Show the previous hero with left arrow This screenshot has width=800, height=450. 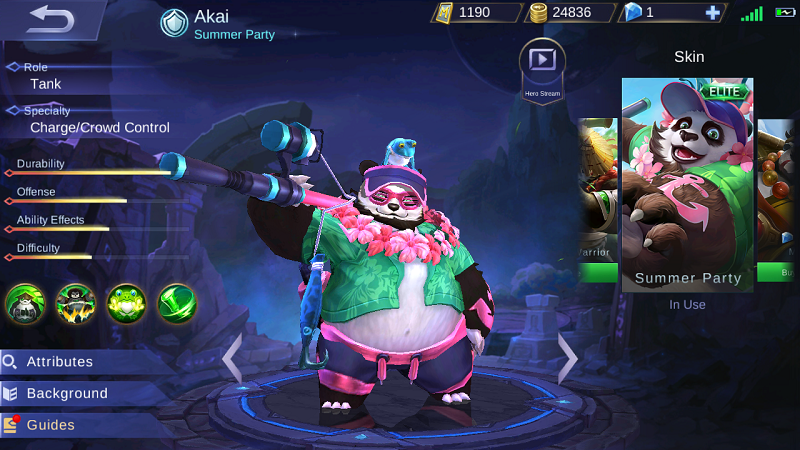(232, 357)
